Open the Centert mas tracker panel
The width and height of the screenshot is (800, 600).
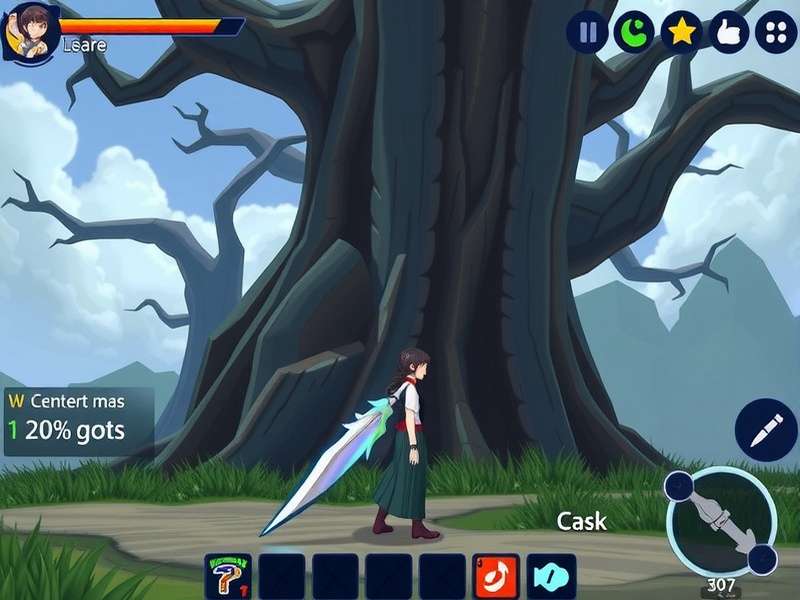pyautogui.click(x=79, y=420)
